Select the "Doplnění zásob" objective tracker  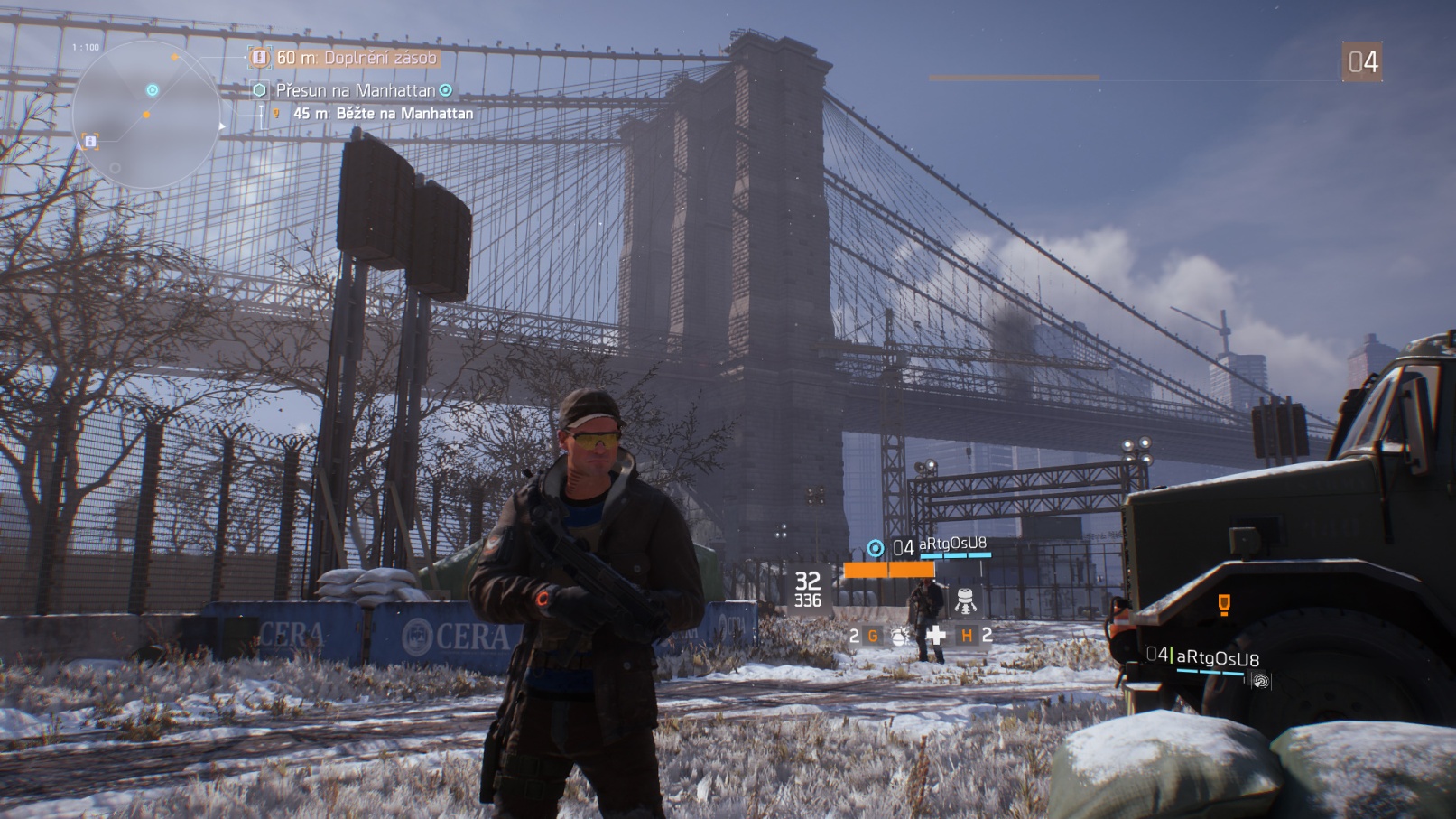pyautogui.click(x=356, y=58)
